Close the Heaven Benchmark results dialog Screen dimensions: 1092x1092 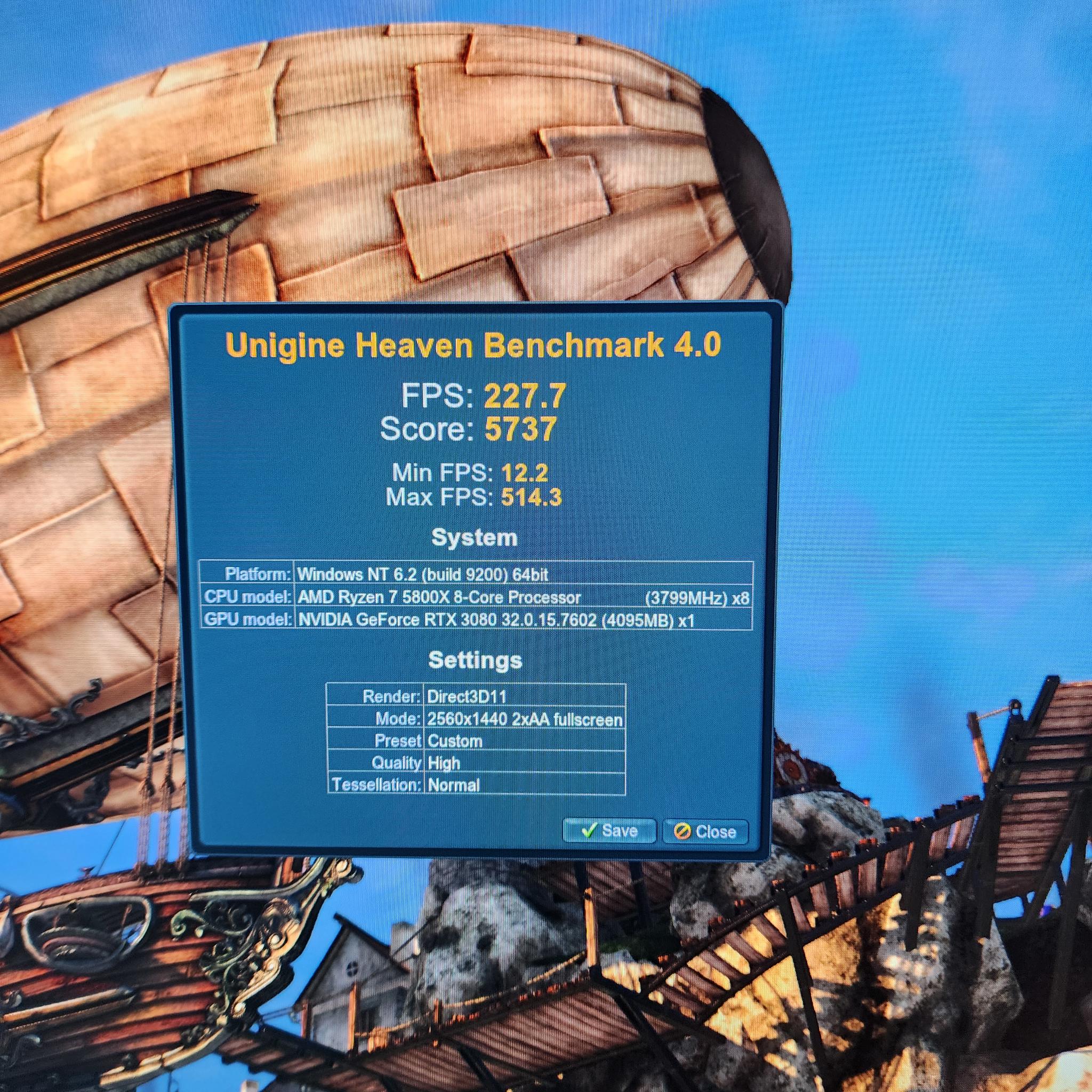coord(705,831)
